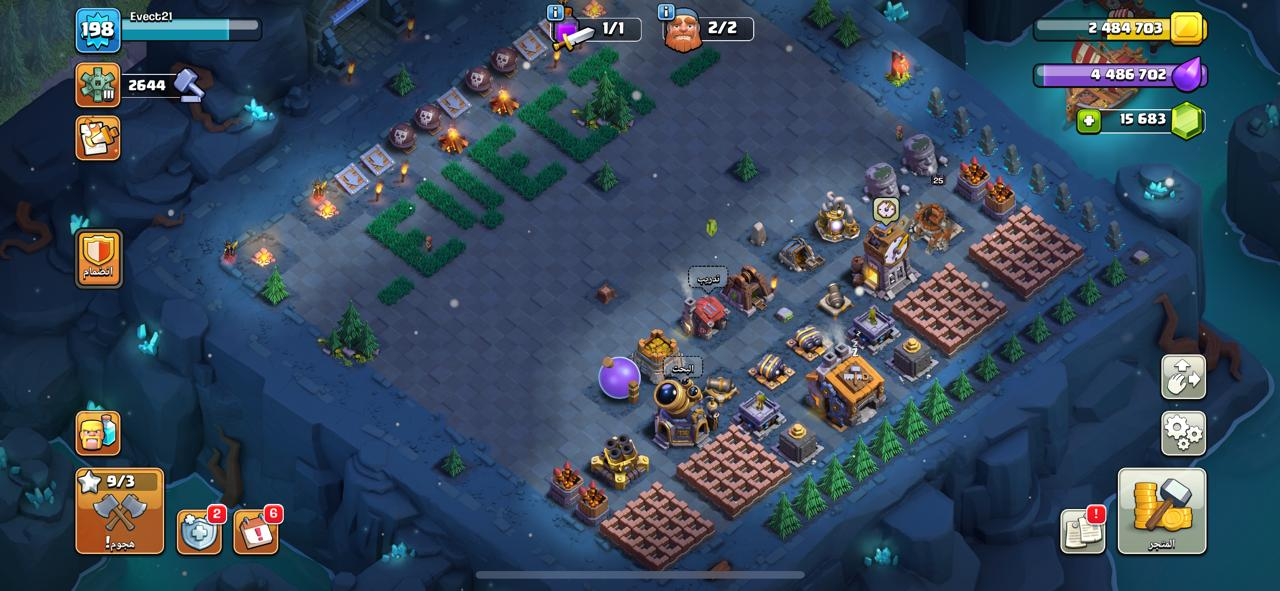Open the join clan shield button
1280x591 pixels.
coord(99,258)
